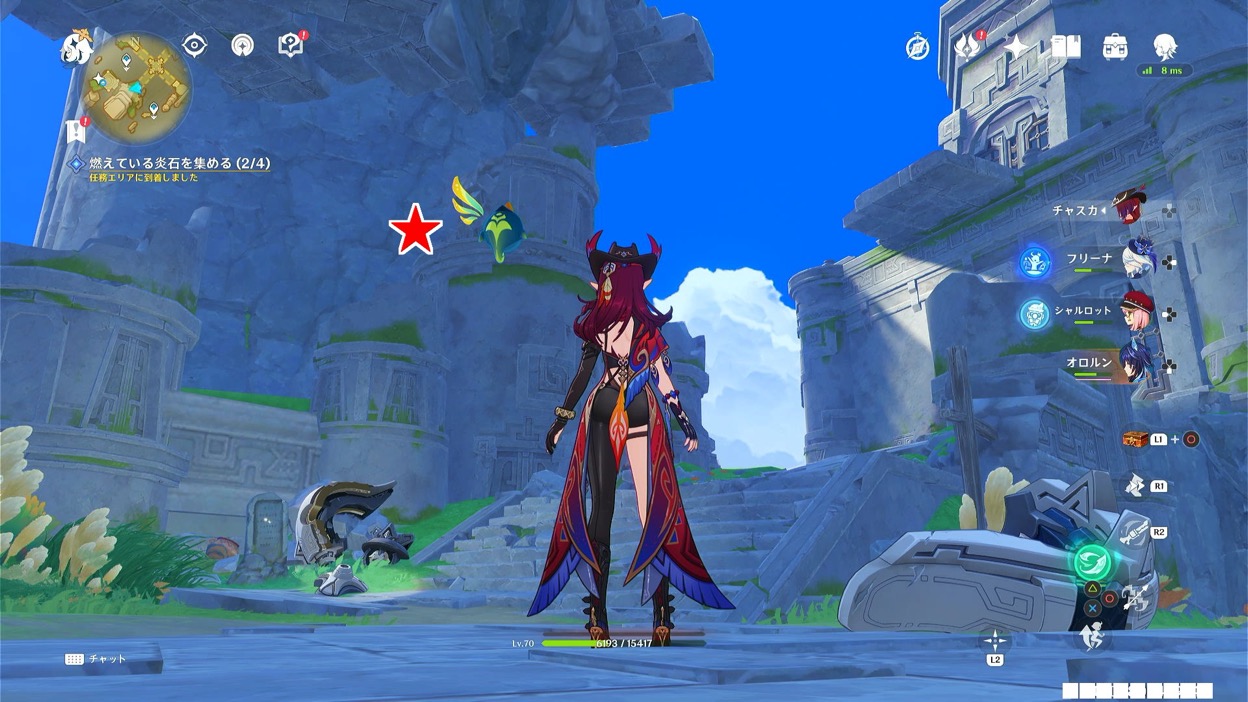Viewport: 1248px width, 702px height.
Task: Use the orange treasure chest gadget
Action: (x=1134, y=439)
